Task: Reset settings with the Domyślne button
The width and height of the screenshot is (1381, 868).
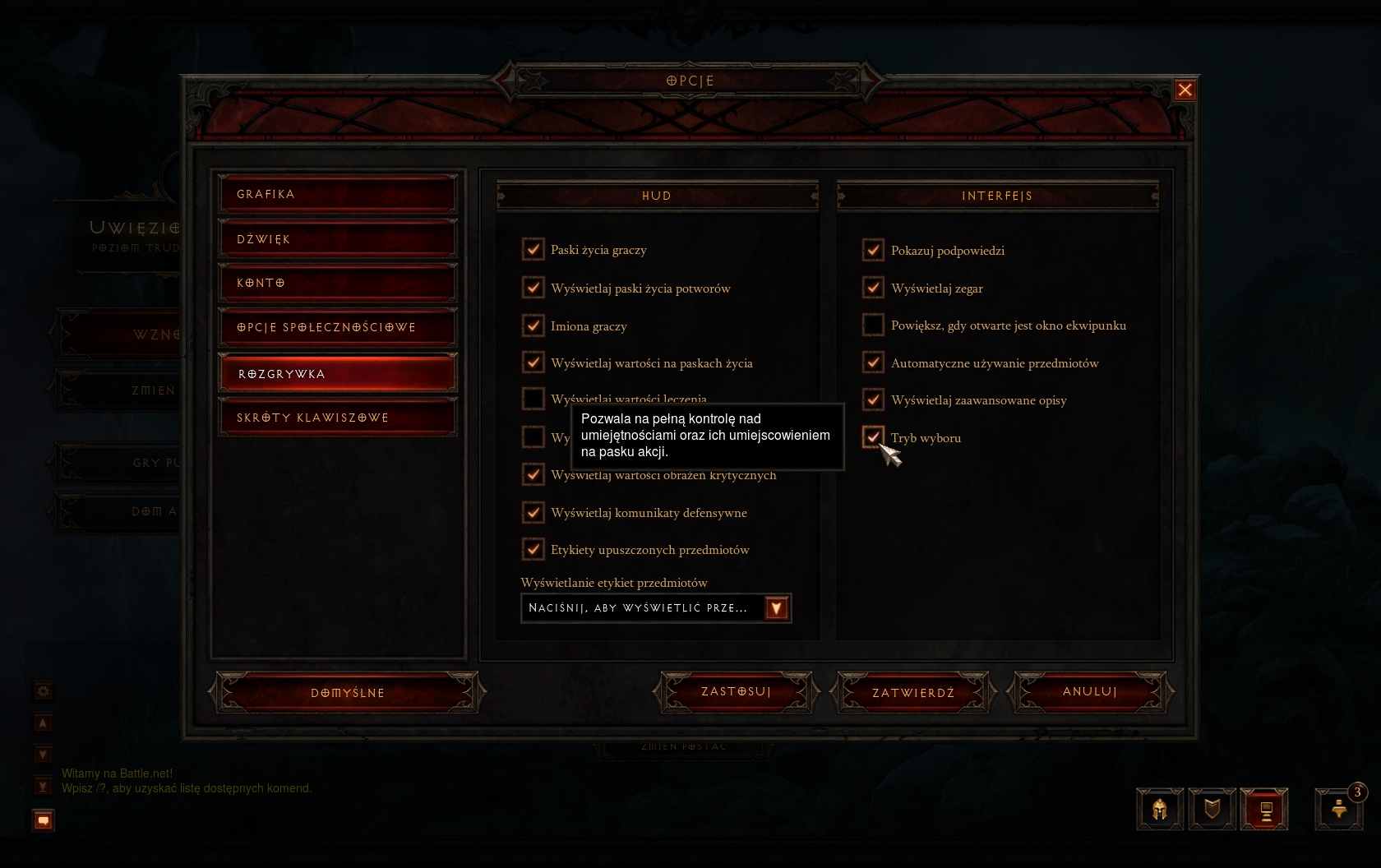Action: pyautogui.click(x=348, y=693)
